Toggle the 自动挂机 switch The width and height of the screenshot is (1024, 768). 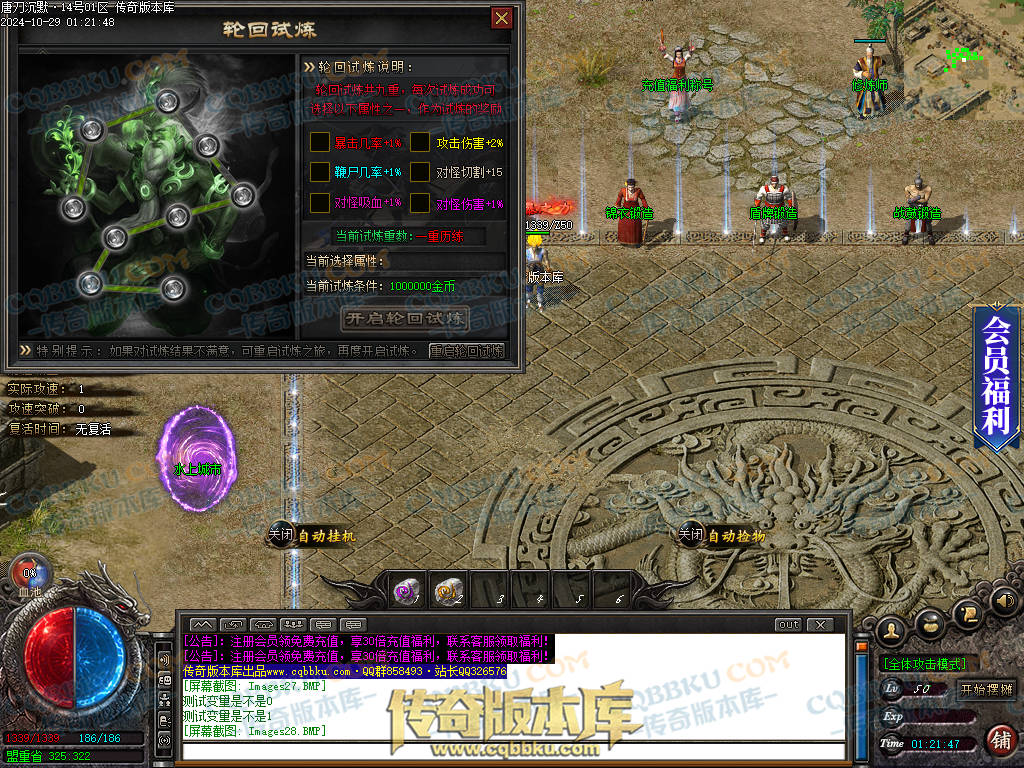click(x=281, y=536)
